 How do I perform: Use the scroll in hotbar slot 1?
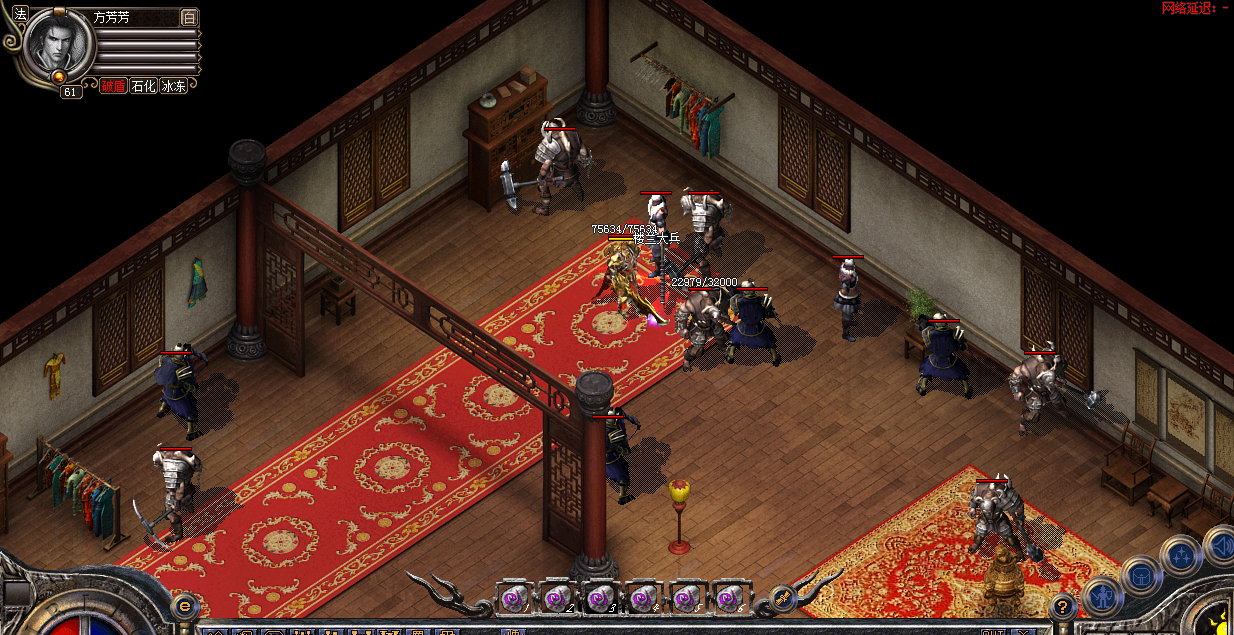(x=513, y=598)
